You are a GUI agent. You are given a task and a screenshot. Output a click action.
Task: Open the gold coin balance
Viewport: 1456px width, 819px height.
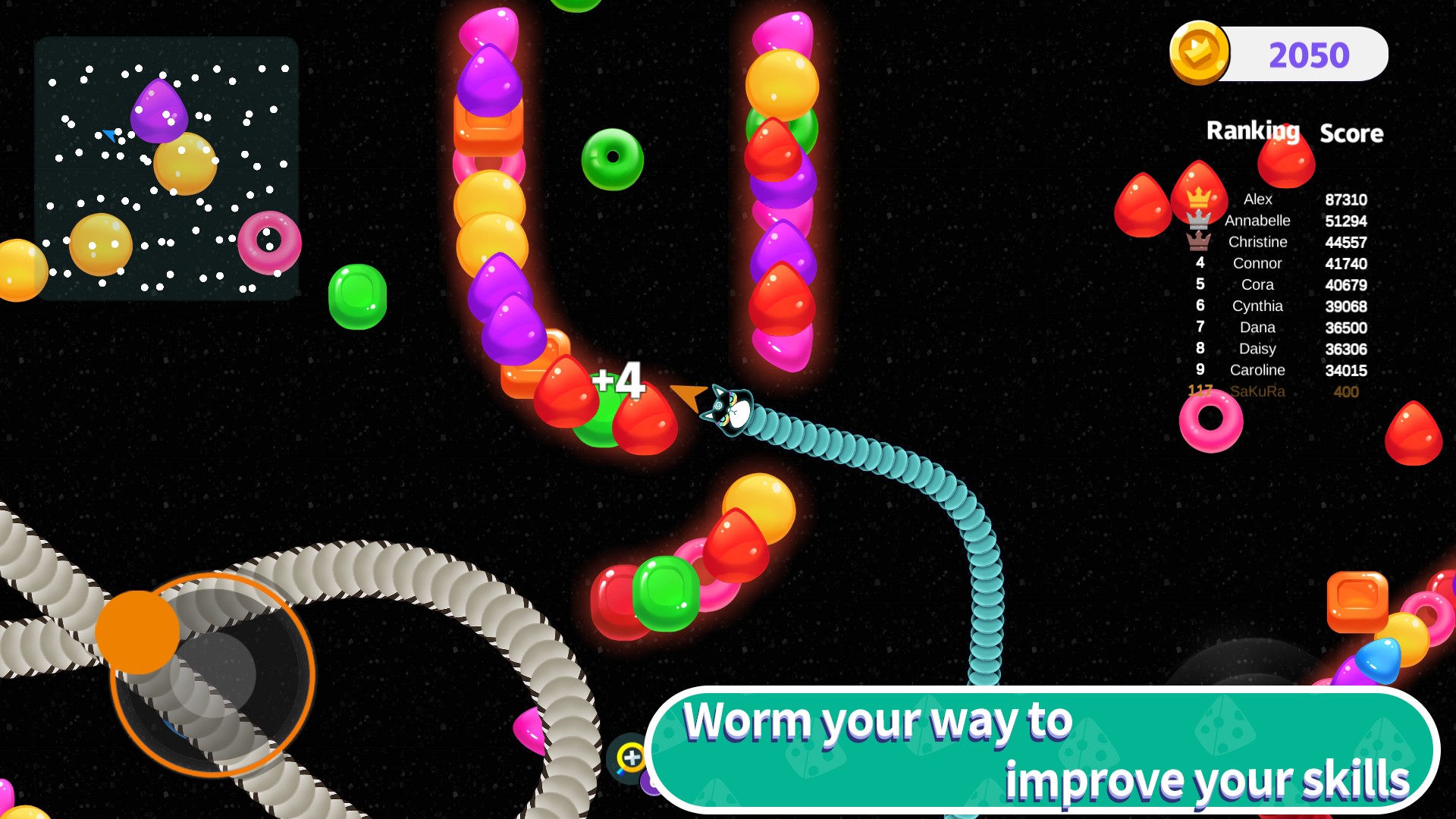(x=1279, y=55)
